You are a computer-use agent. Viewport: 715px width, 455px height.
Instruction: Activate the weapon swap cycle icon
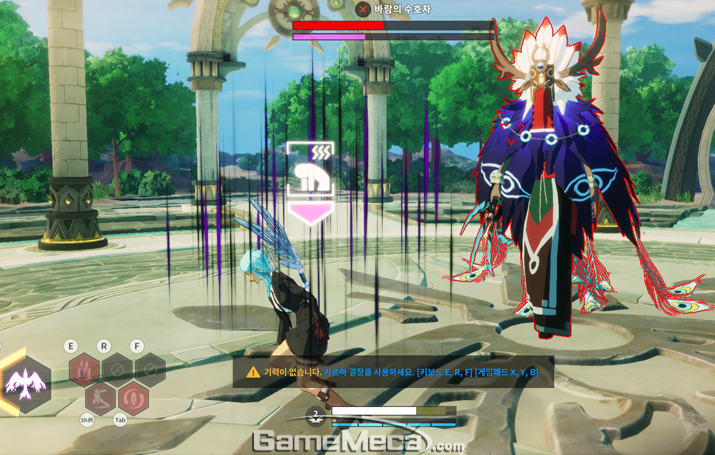[133, 398]
